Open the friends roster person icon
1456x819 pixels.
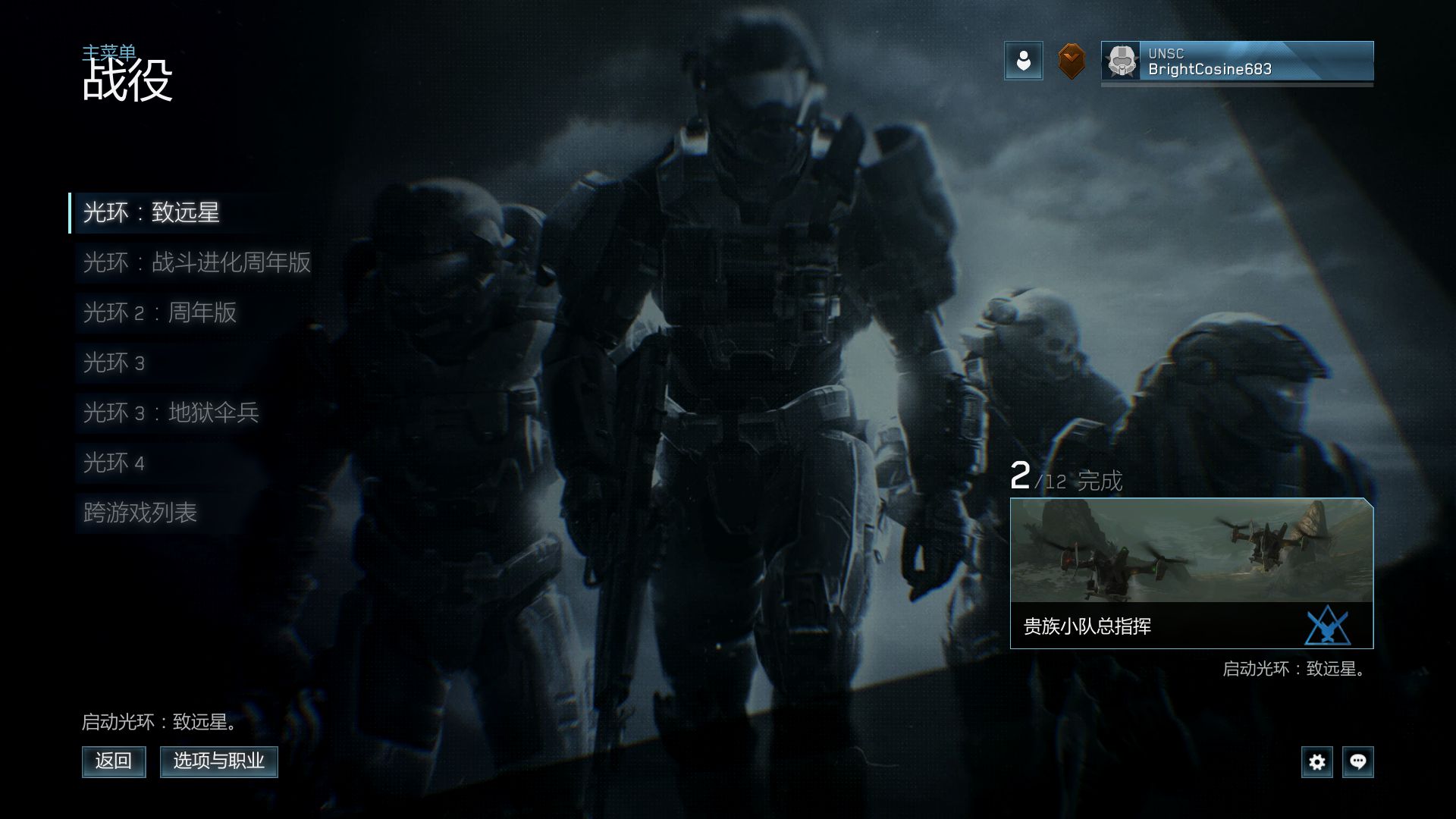[x=1023, y=61]
